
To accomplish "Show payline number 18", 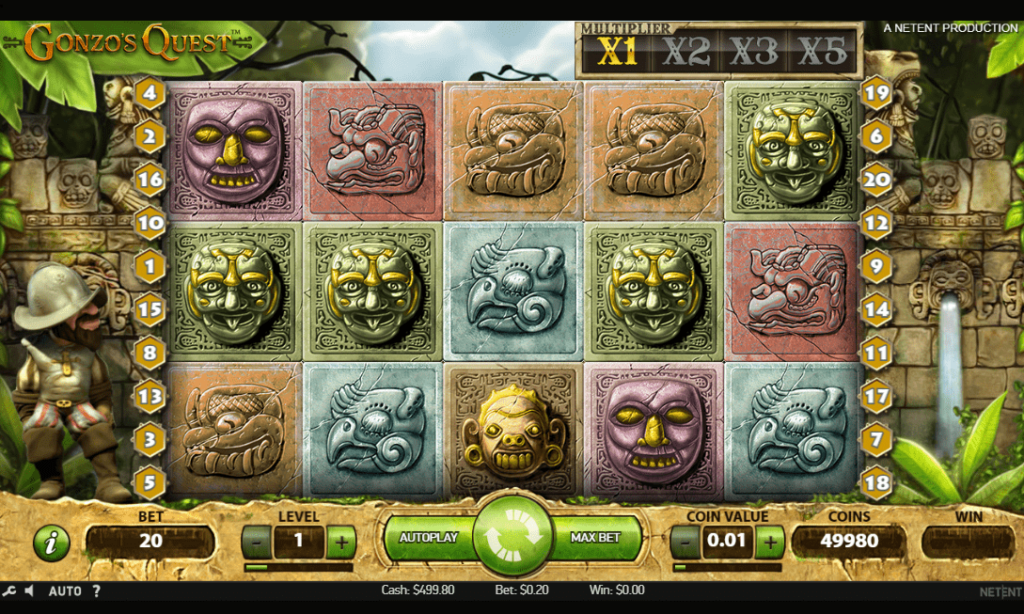I will click(x=876, y=482).
